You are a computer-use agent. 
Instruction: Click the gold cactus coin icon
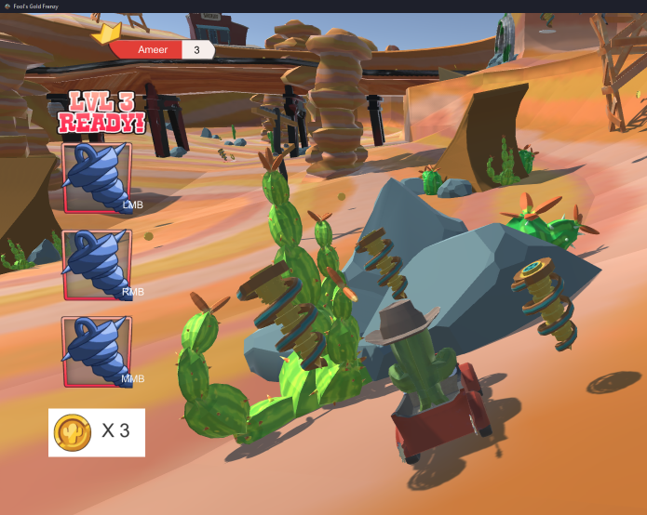73,432
